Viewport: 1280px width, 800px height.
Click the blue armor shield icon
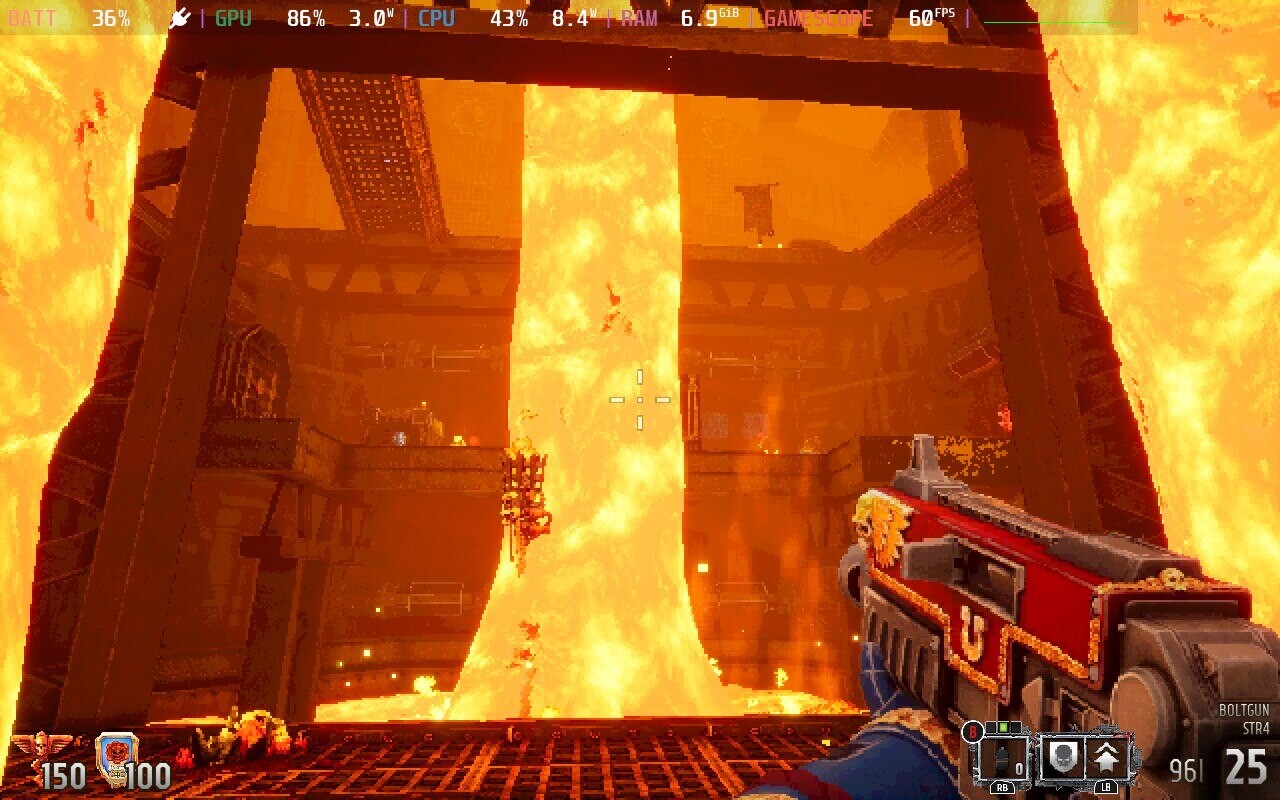(x=116, y=753)
